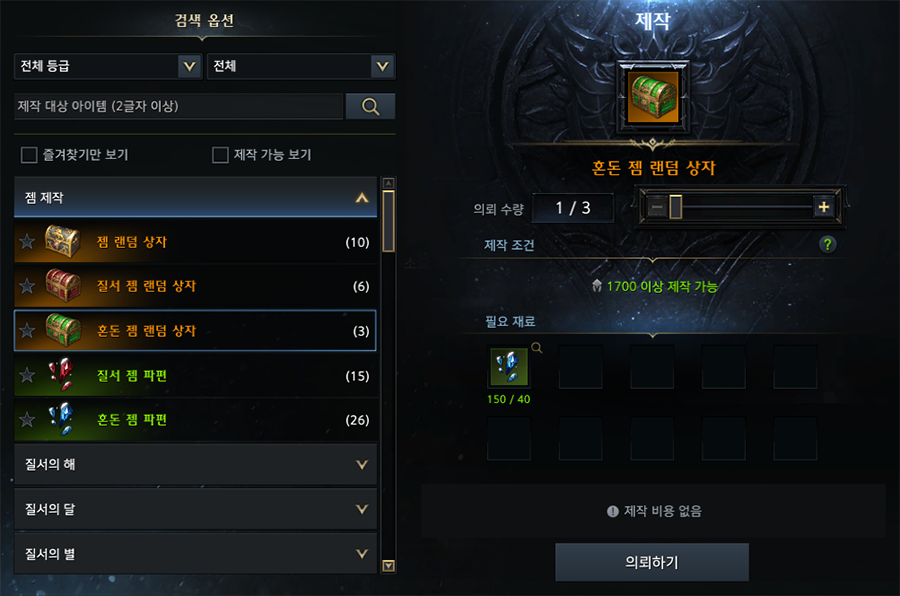The width and height of the screenshot is (900, 596).
Task: Choose the 혼돈 젬 파편 recipe row
Action: [195, 420]
